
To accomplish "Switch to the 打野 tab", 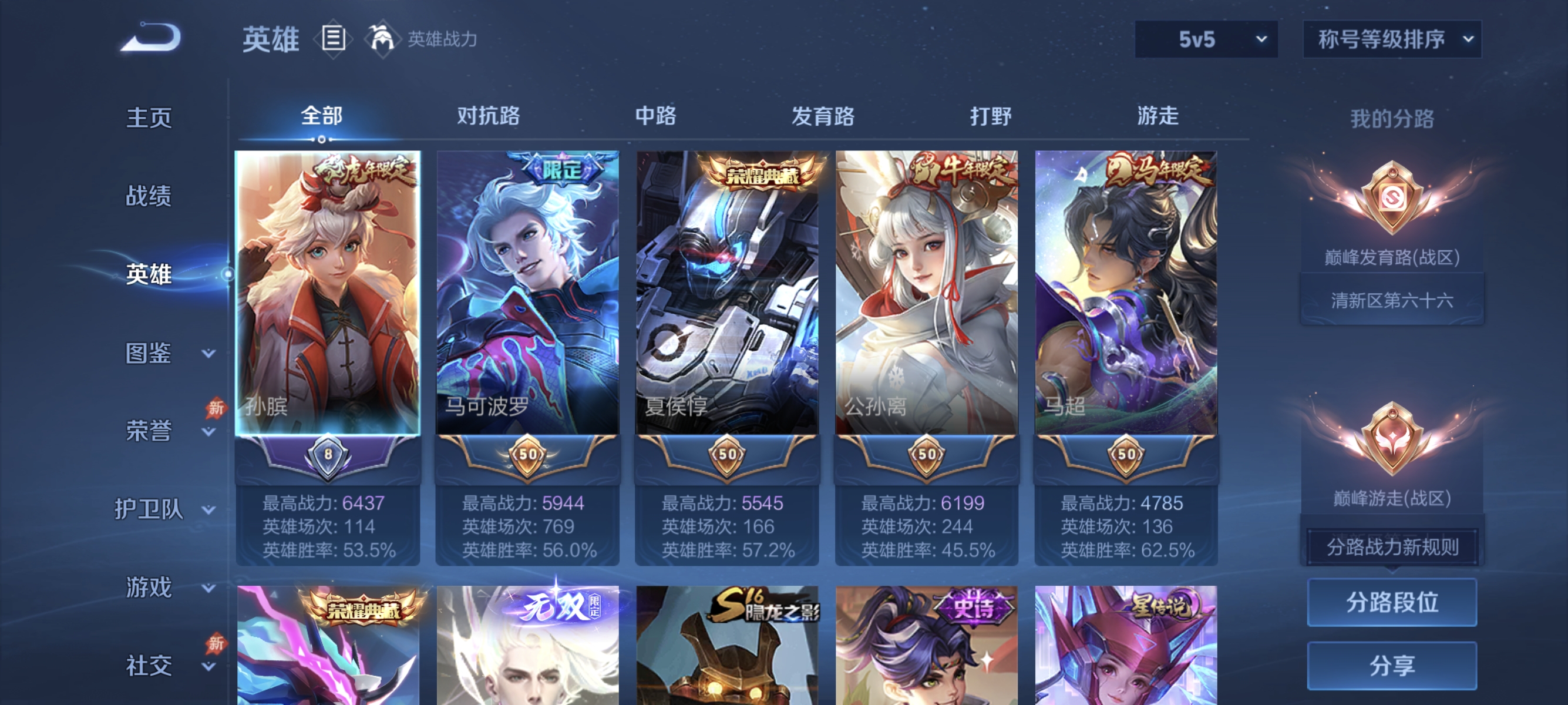I will pos(992,116).
